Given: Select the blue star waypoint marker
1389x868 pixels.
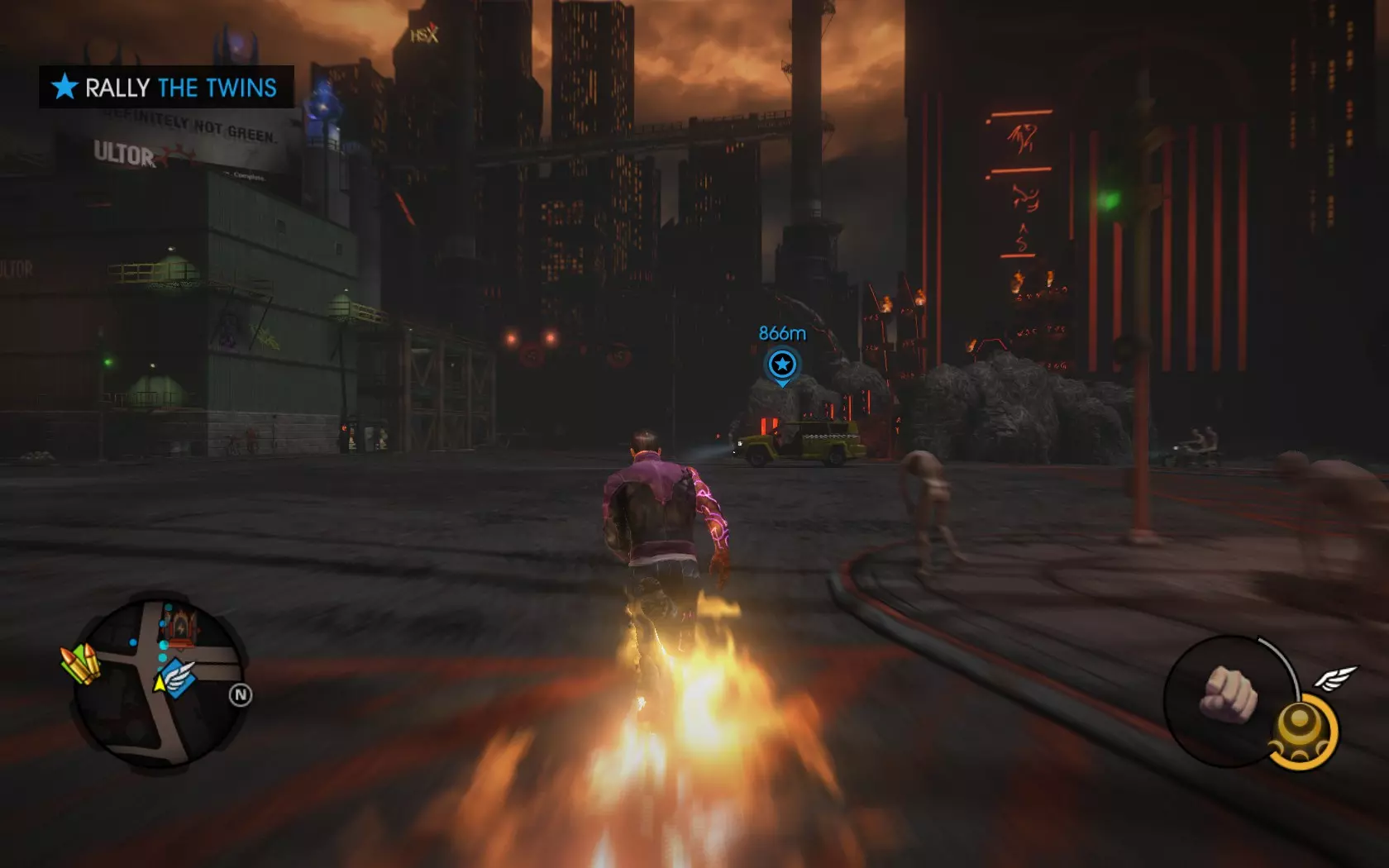Looking at the screenshot, I should [781, 364].
